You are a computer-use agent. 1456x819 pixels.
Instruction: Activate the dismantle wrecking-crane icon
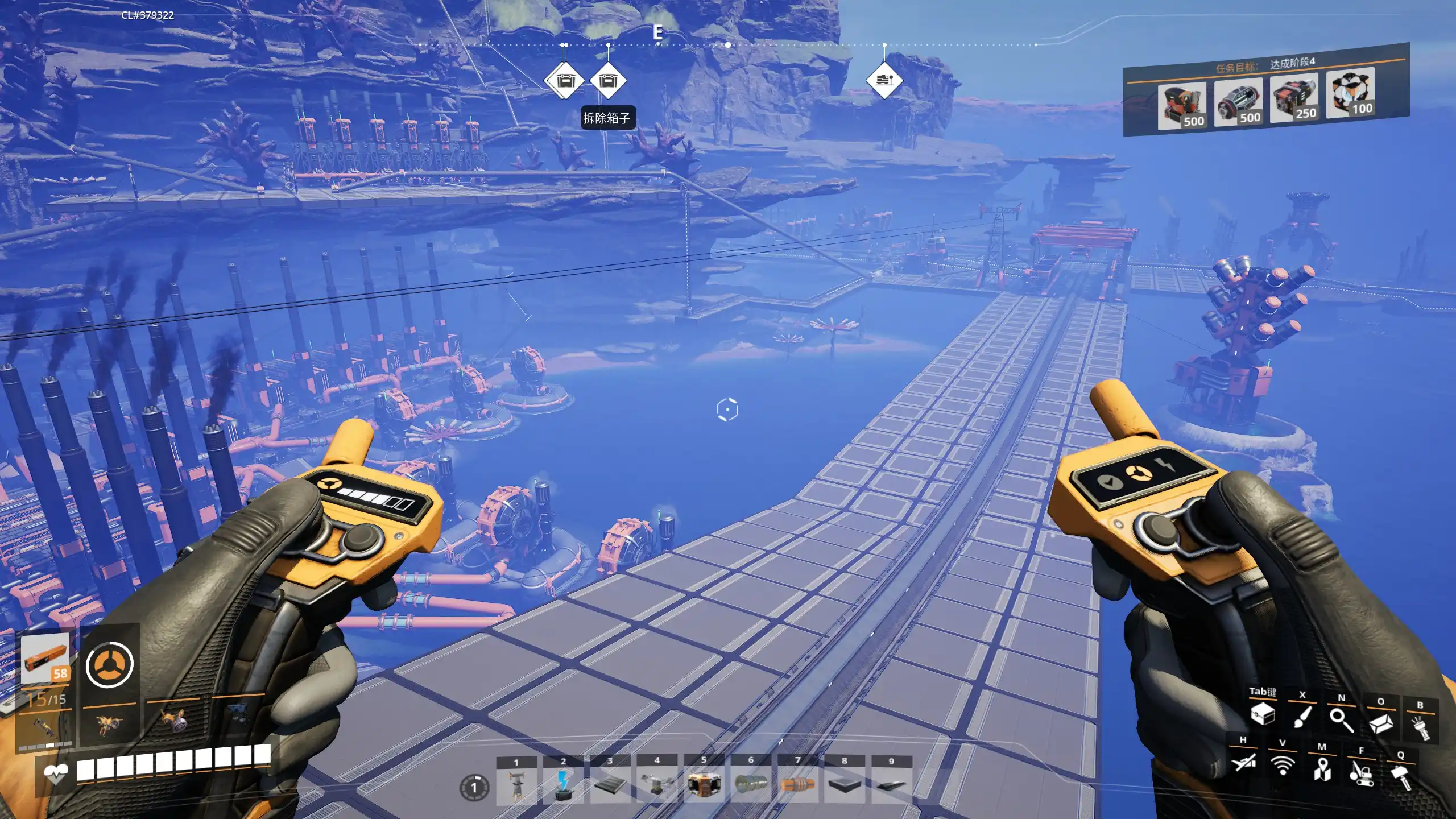(1361, 773)
